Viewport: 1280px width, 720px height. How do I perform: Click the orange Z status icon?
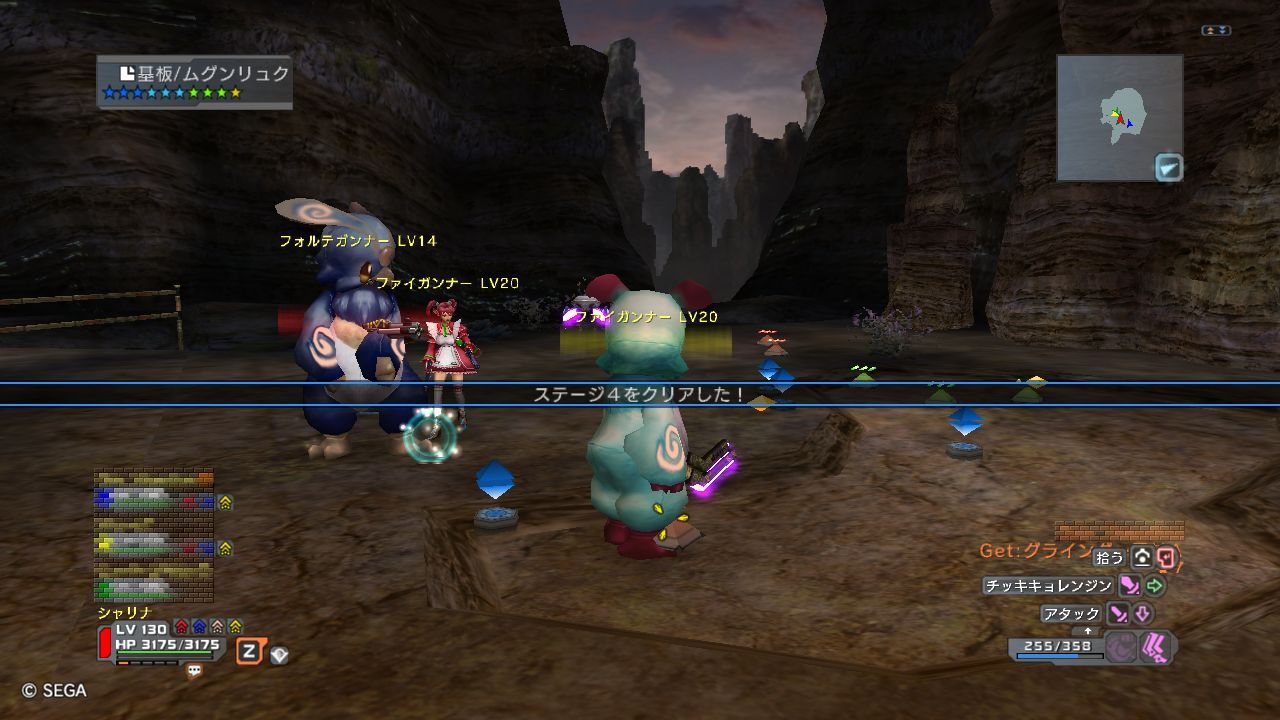tap(249, 652)
